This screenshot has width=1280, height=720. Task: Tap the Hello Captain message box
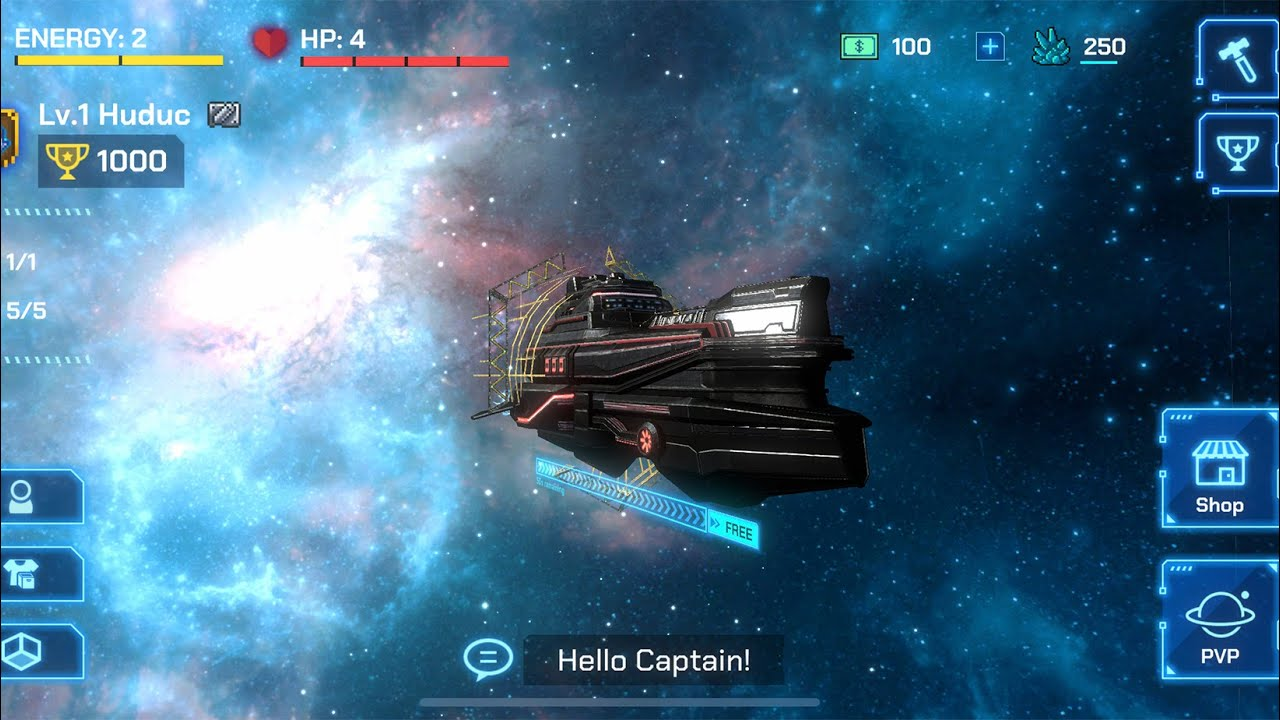point(653,660)
